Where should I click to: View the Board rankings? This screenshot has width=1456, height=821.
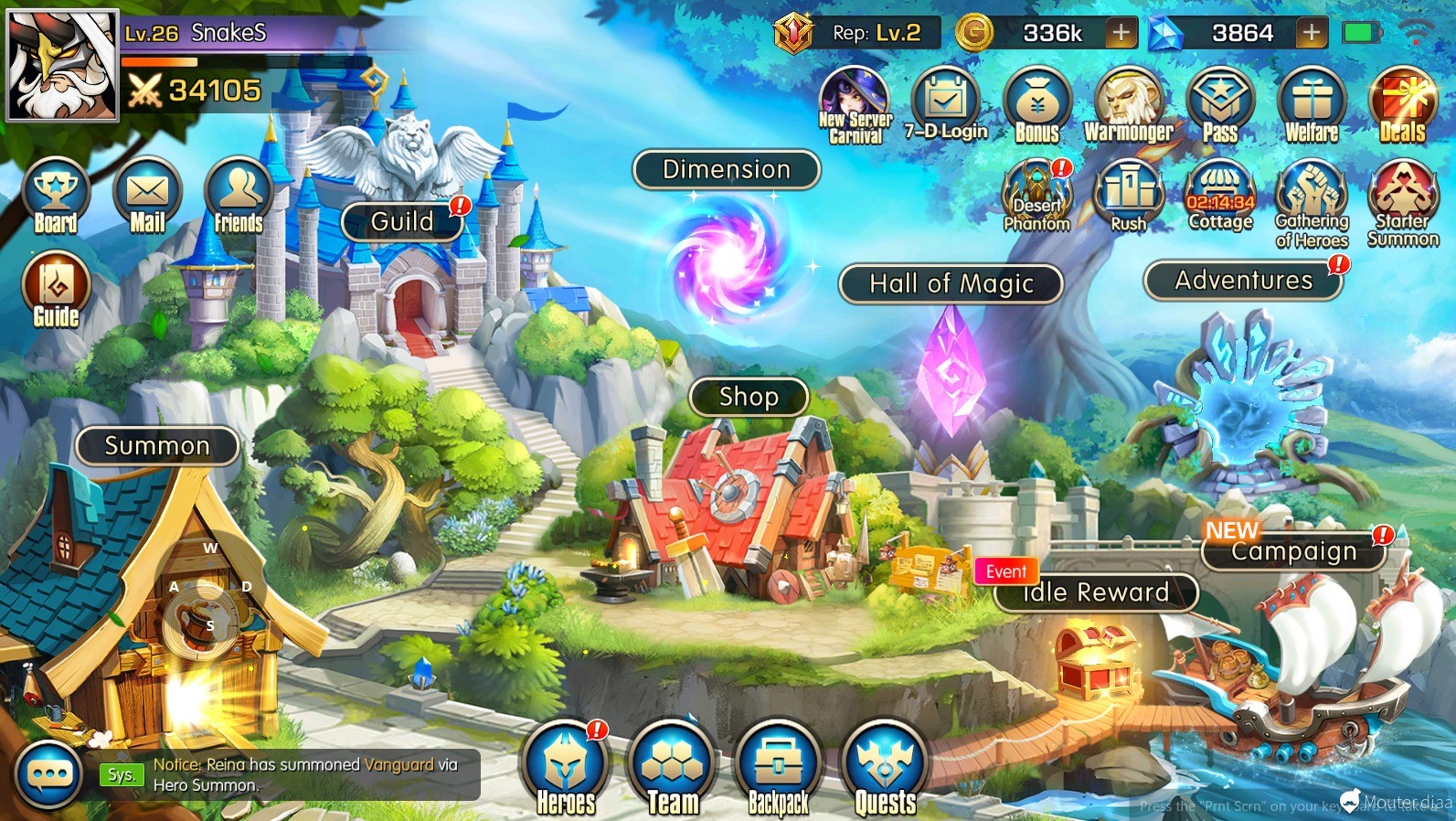point(56,197)
